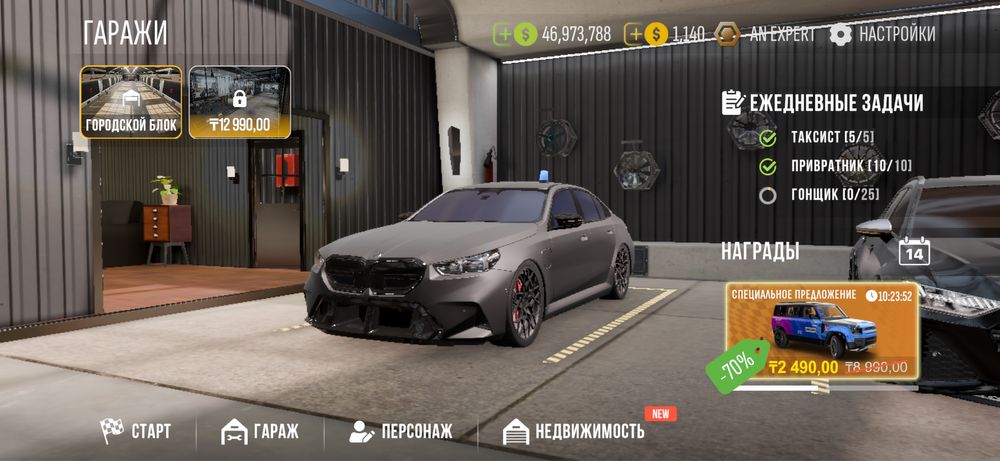Open the Персонаж character menu
The width and height of the screenshot is (1000, 461).
pos(401,432)
